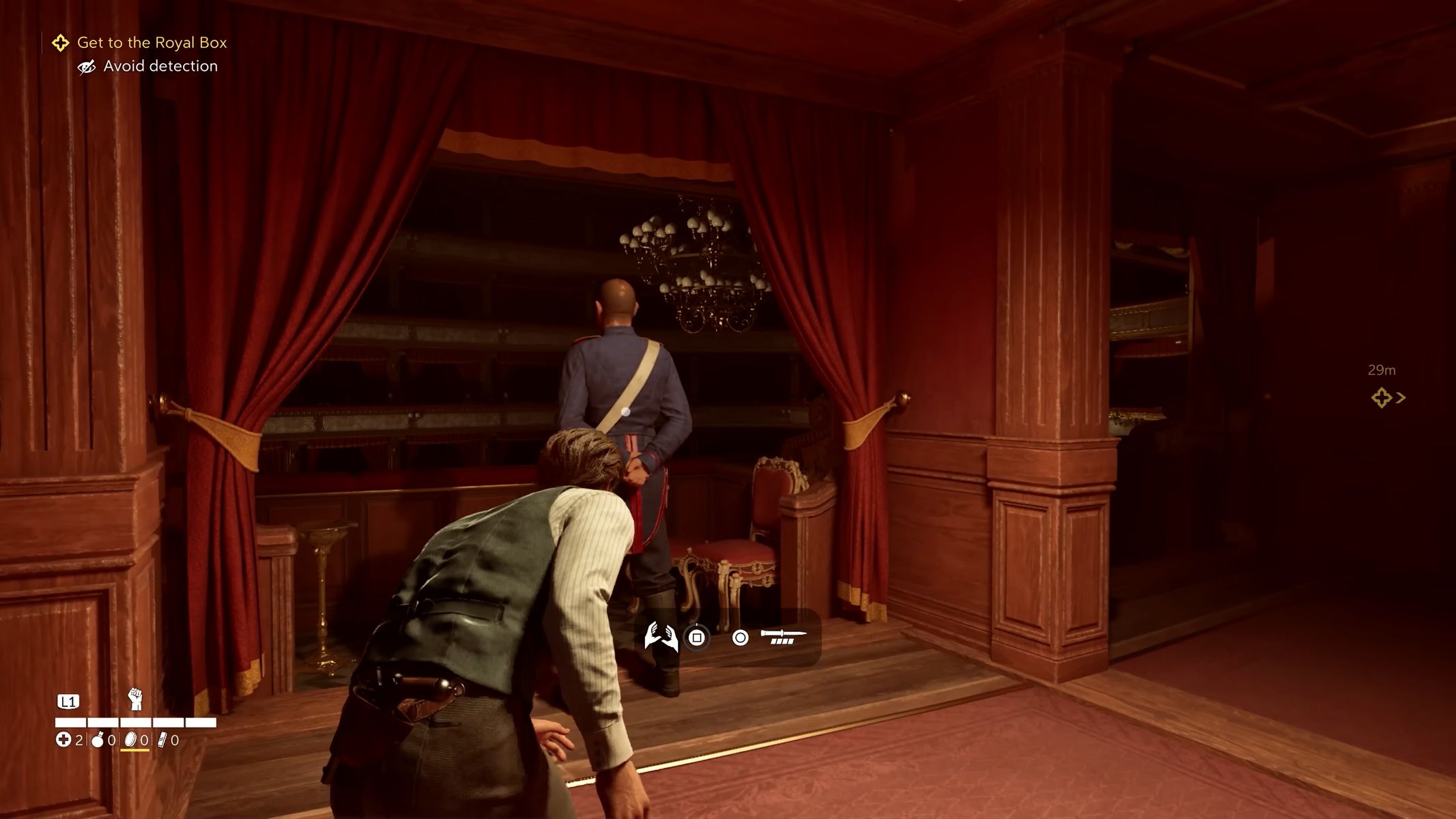Image resolution: width=1456 pixels, height=819 pixels.
Task: Select the objective waypoint marker showing 29m
Action: (1382, 397)
